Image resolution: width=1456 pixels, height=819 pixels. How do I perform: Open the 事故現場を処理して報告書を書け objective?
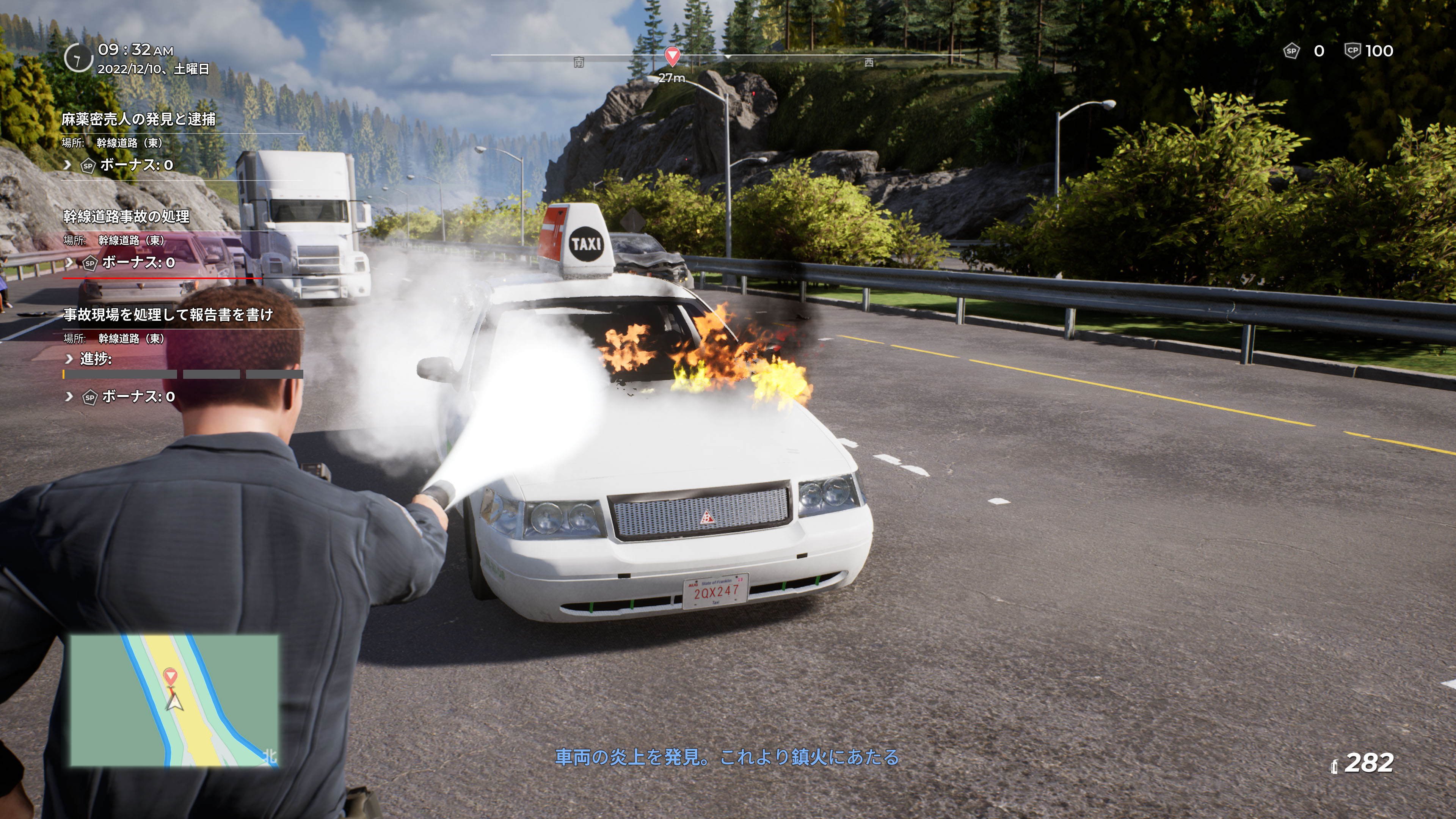point(168,315)
